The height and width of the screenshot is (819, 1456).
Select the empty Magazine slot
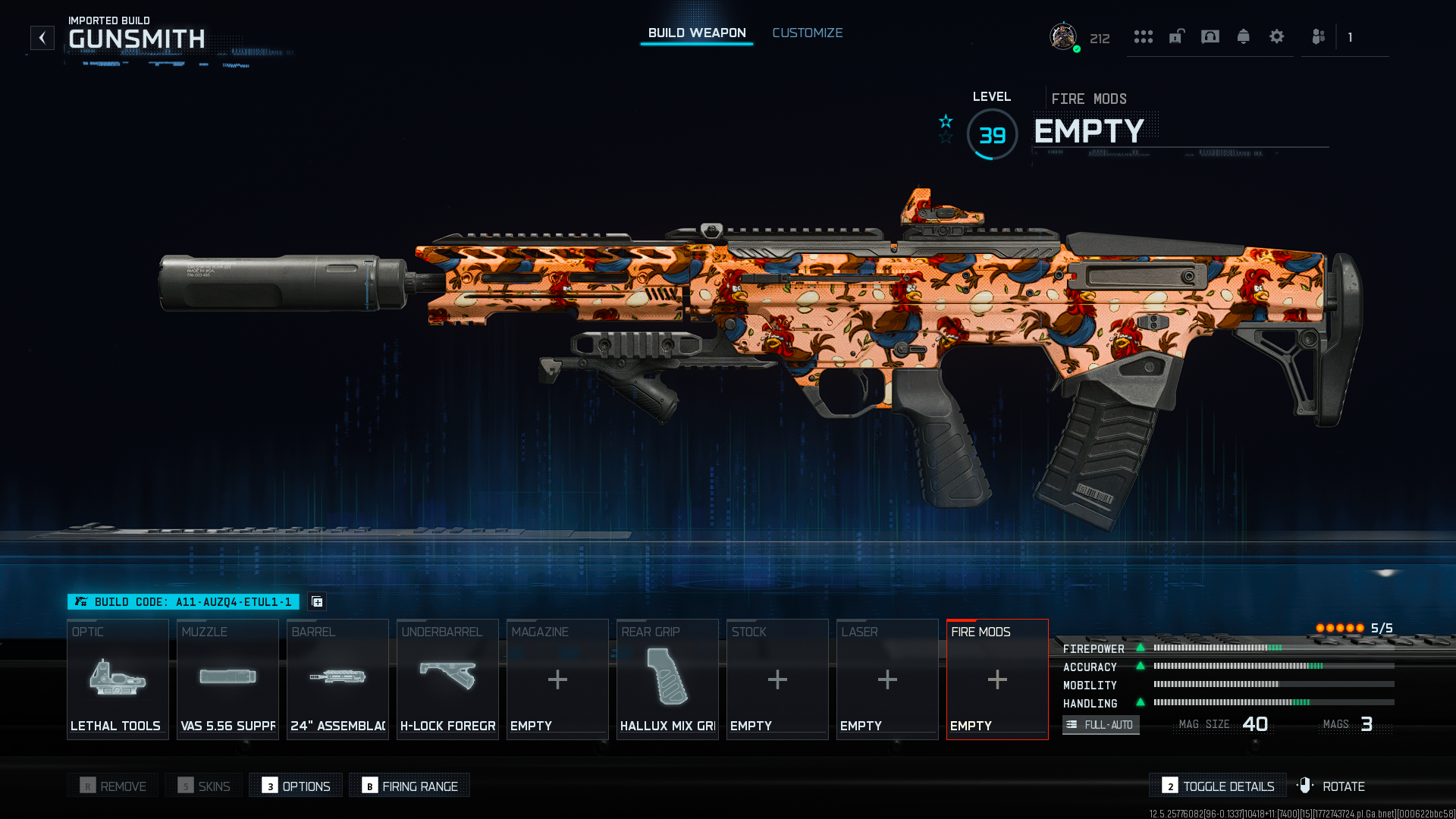[557, 679]
